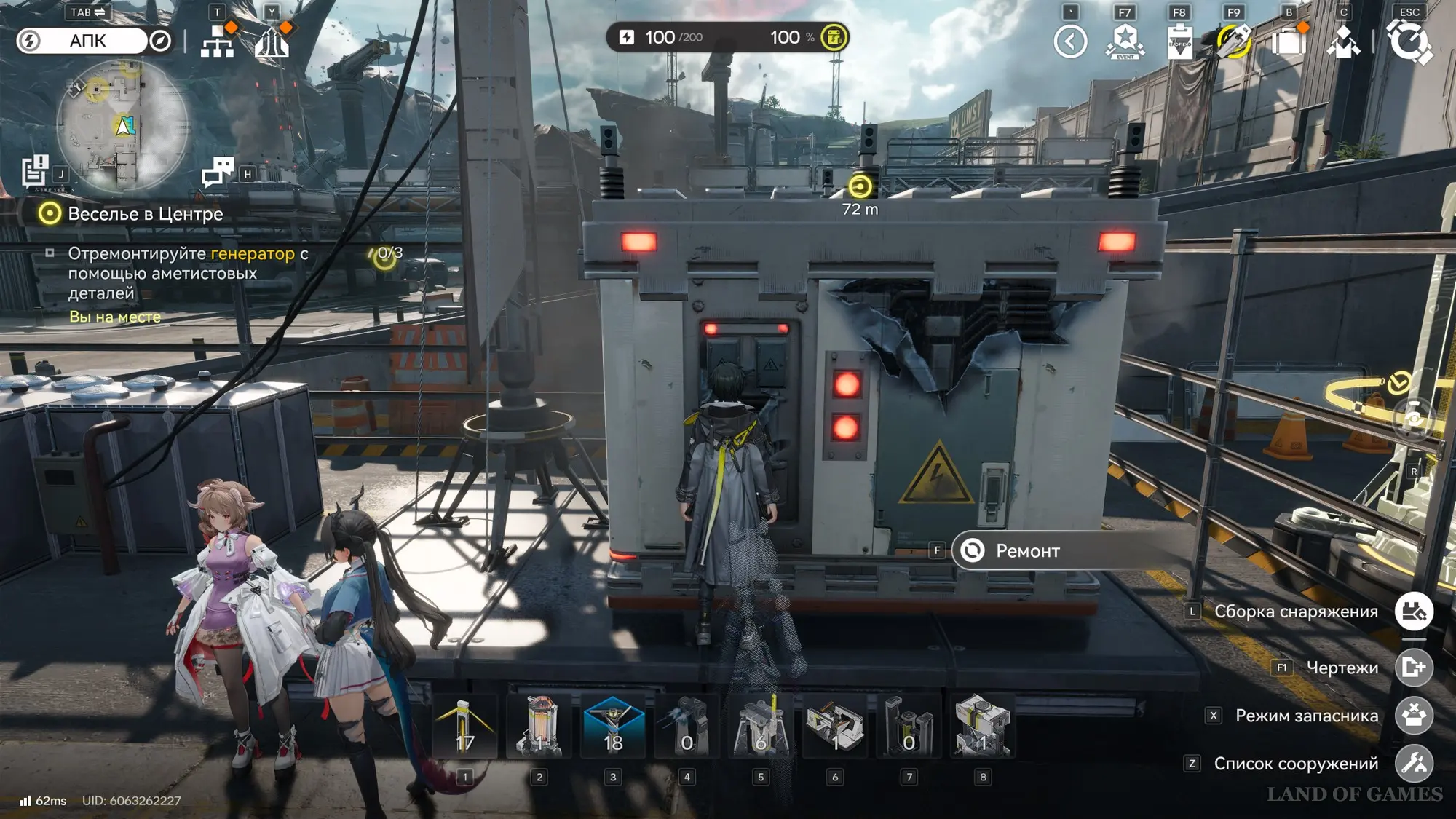Open the circular minimap
This screenshot has height=819, width=1456.
click(x=121, y=125)
